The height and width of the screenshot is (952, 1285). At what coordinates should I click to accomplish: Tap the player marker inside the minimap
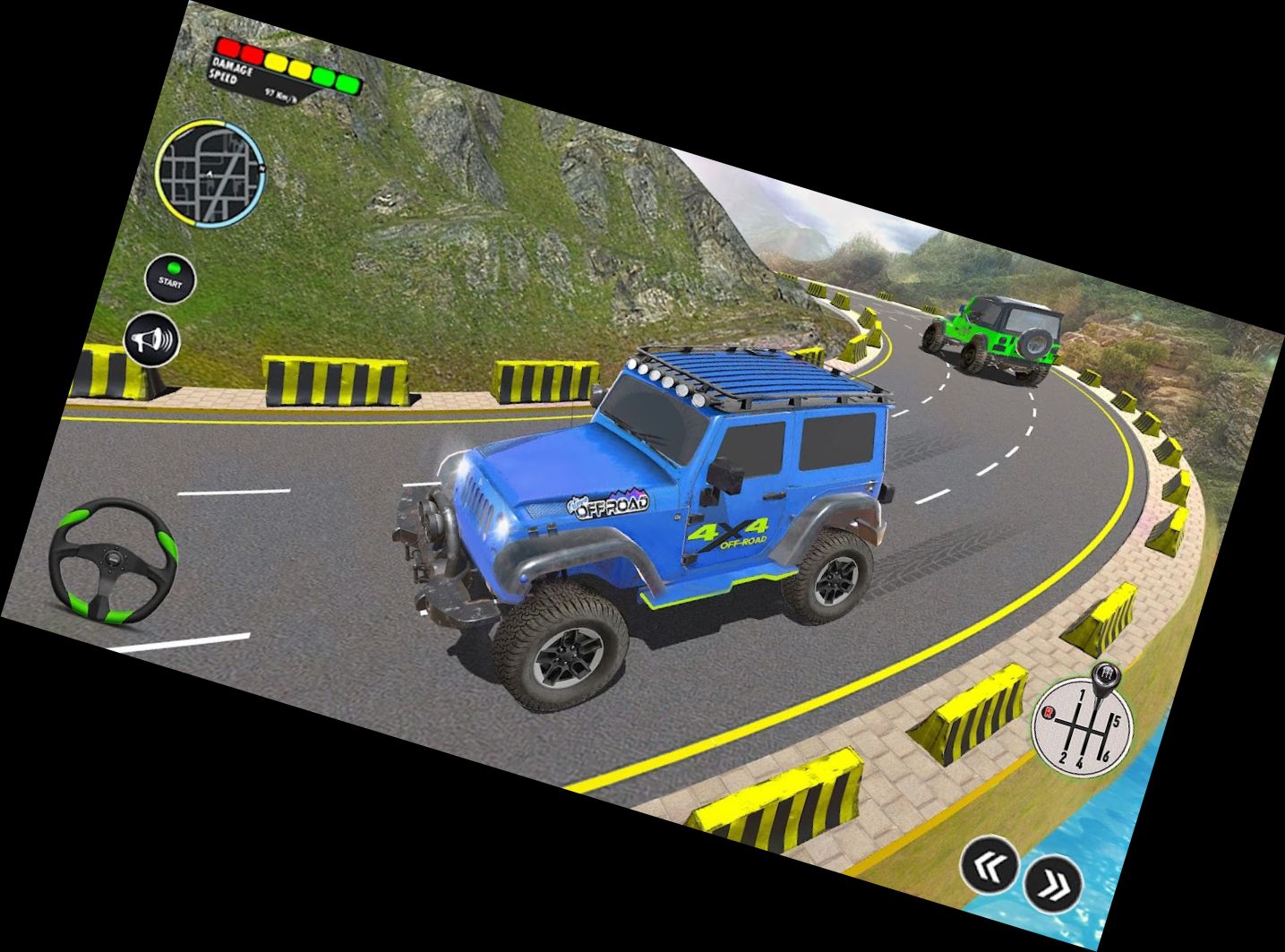point(210,173)
